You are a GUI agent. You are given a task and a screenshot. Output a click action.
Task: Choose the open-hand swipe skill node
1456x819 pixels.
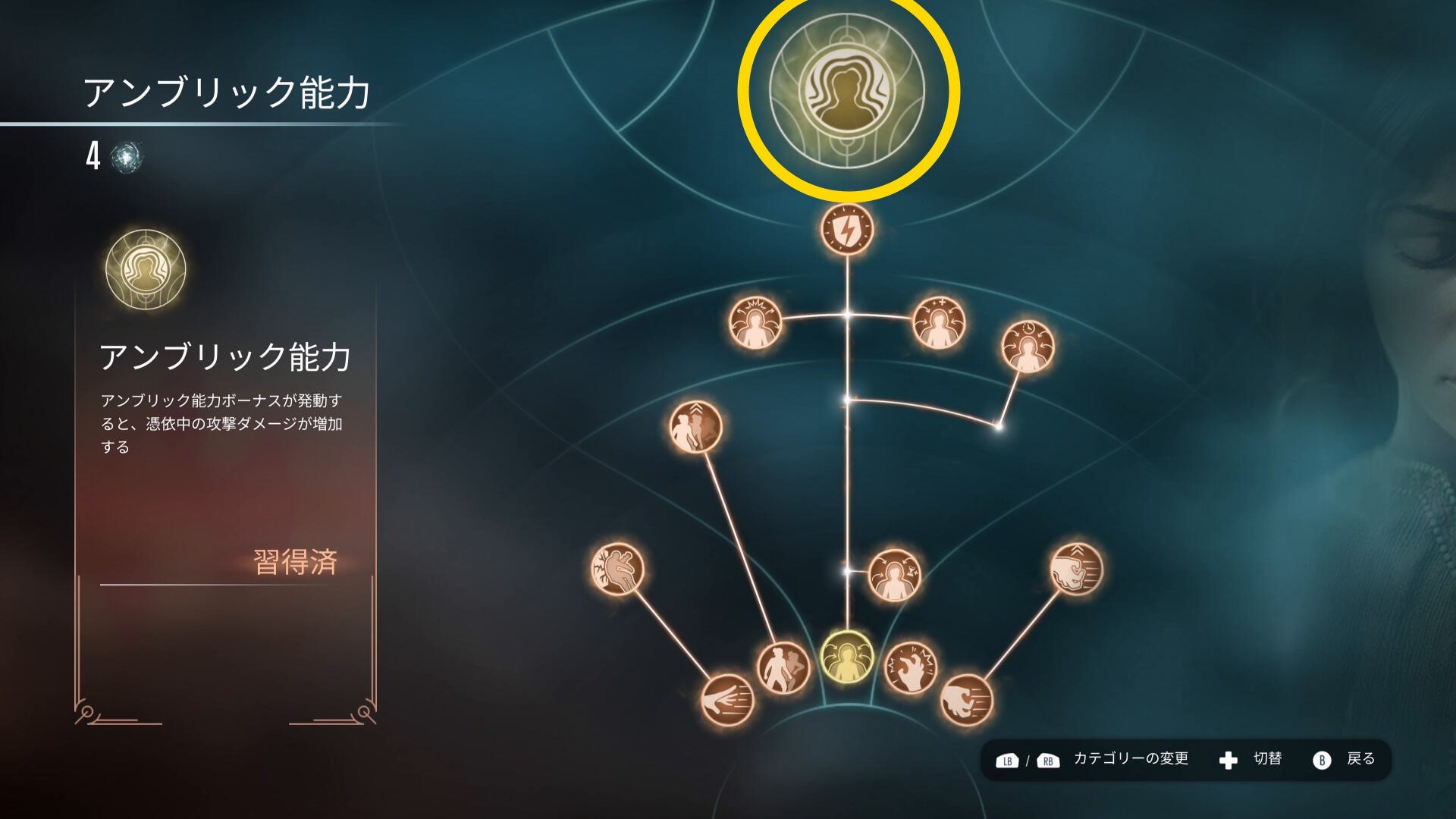[727, 700]
